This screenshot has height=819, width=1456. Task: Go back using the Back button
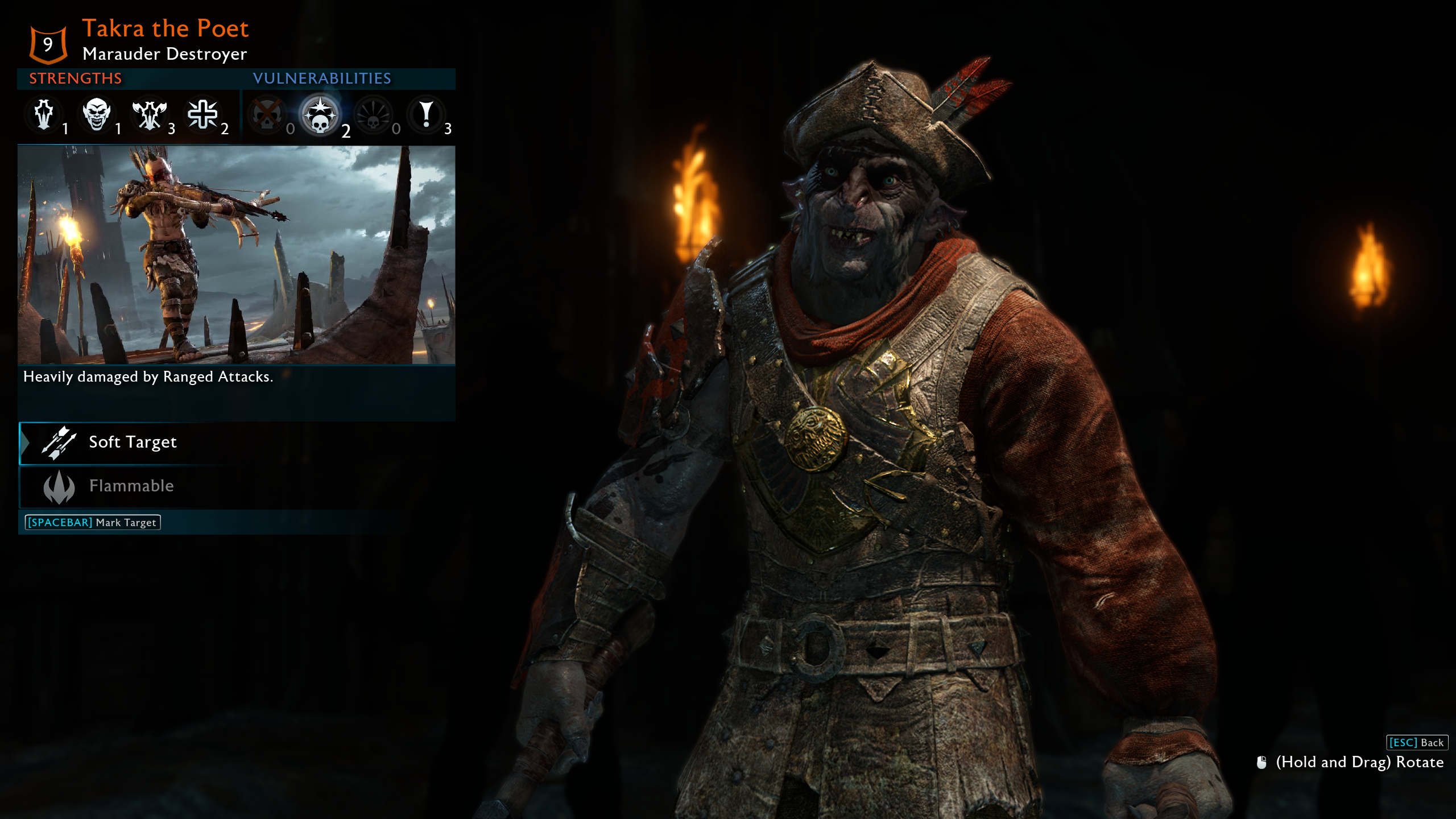click(1416, 742)
